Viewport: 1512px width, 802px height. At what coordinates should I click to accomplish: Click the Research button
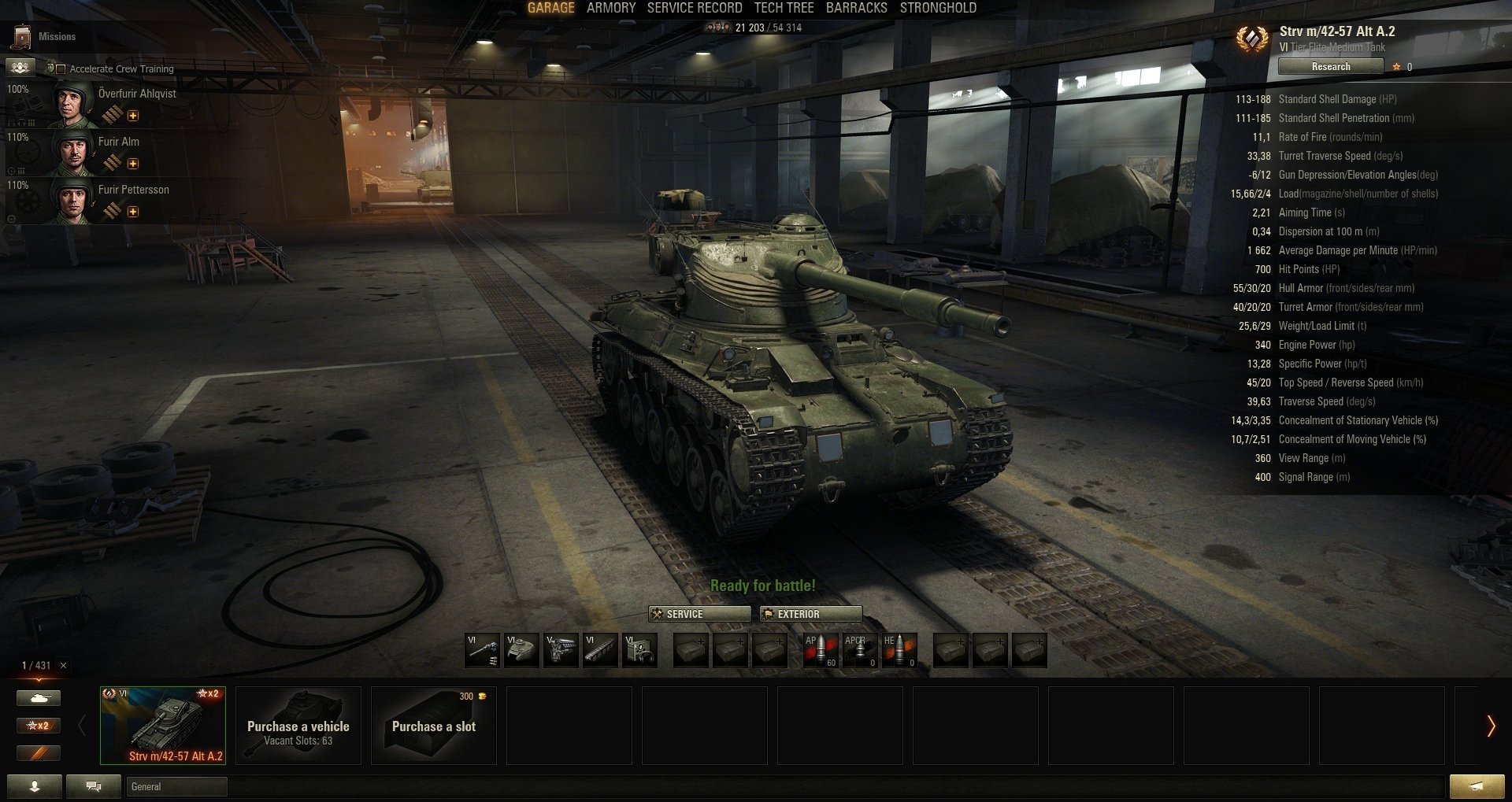click(x=1330, y=67)
